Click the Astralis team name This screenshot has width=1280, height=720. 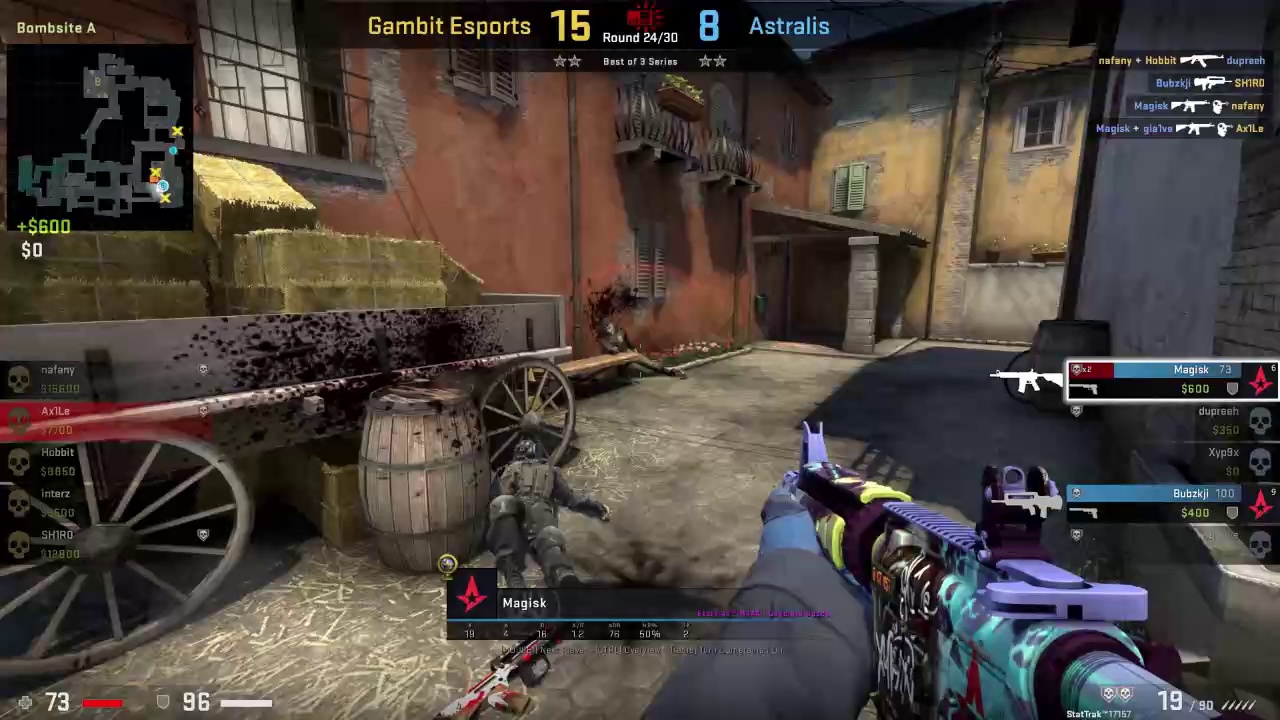click(x=789, y=27)
